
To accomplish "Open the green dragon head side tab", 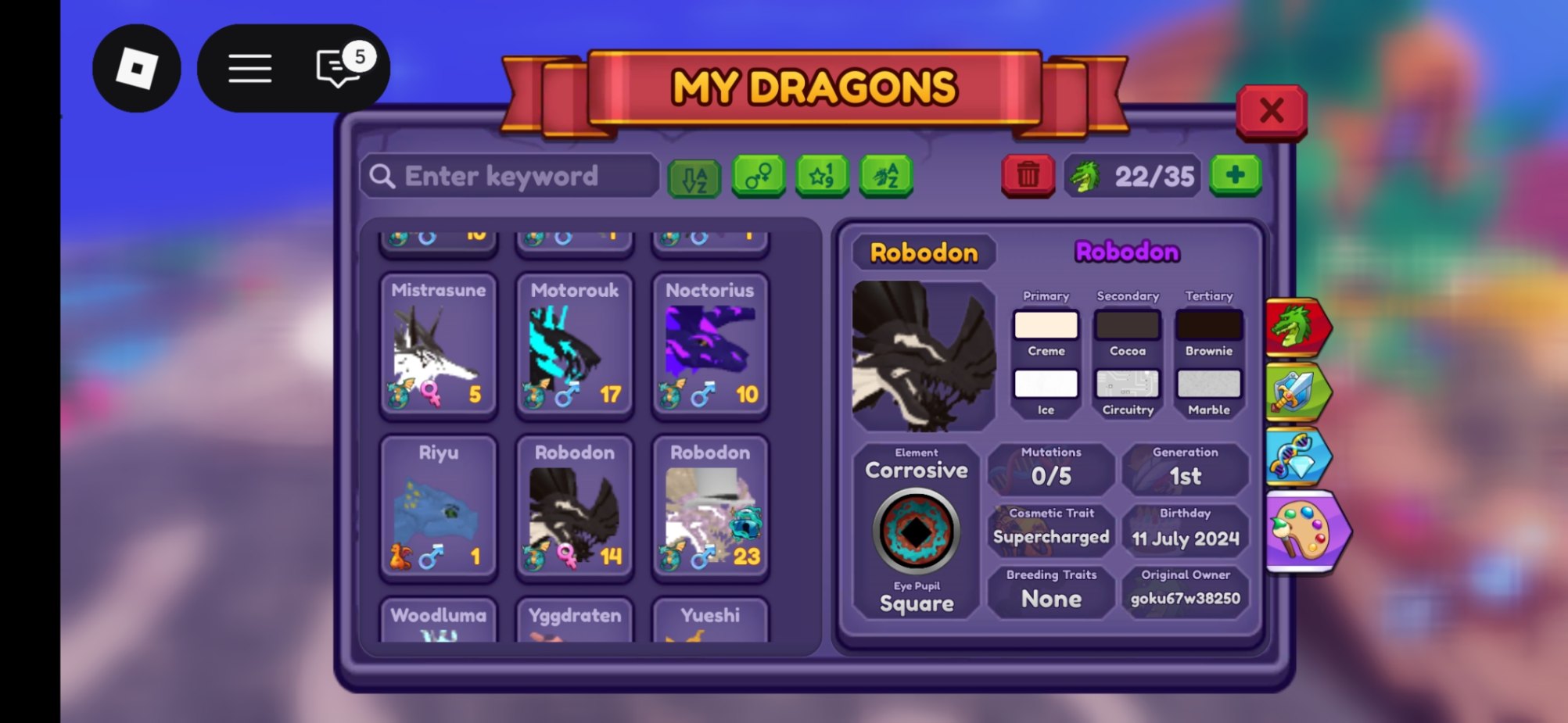I will click(x=1297, y=327).
